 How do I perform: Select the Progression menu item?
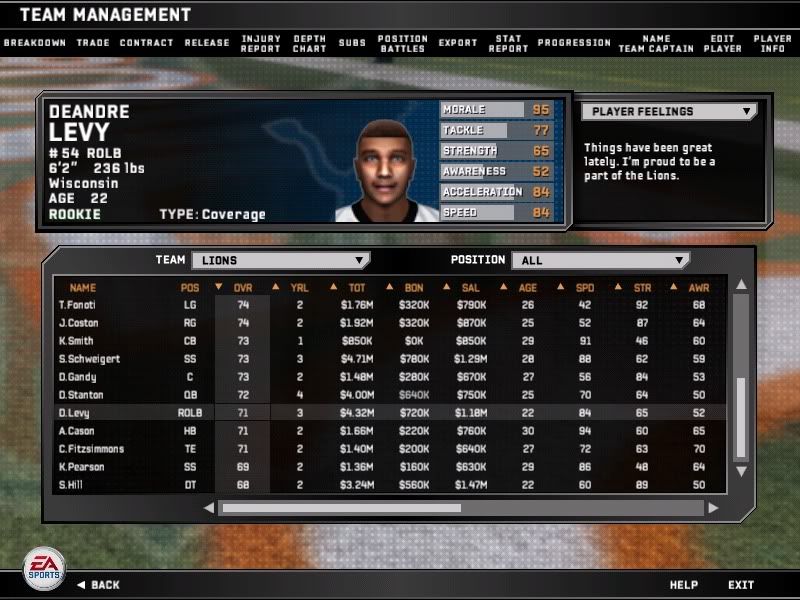(574, 43)
